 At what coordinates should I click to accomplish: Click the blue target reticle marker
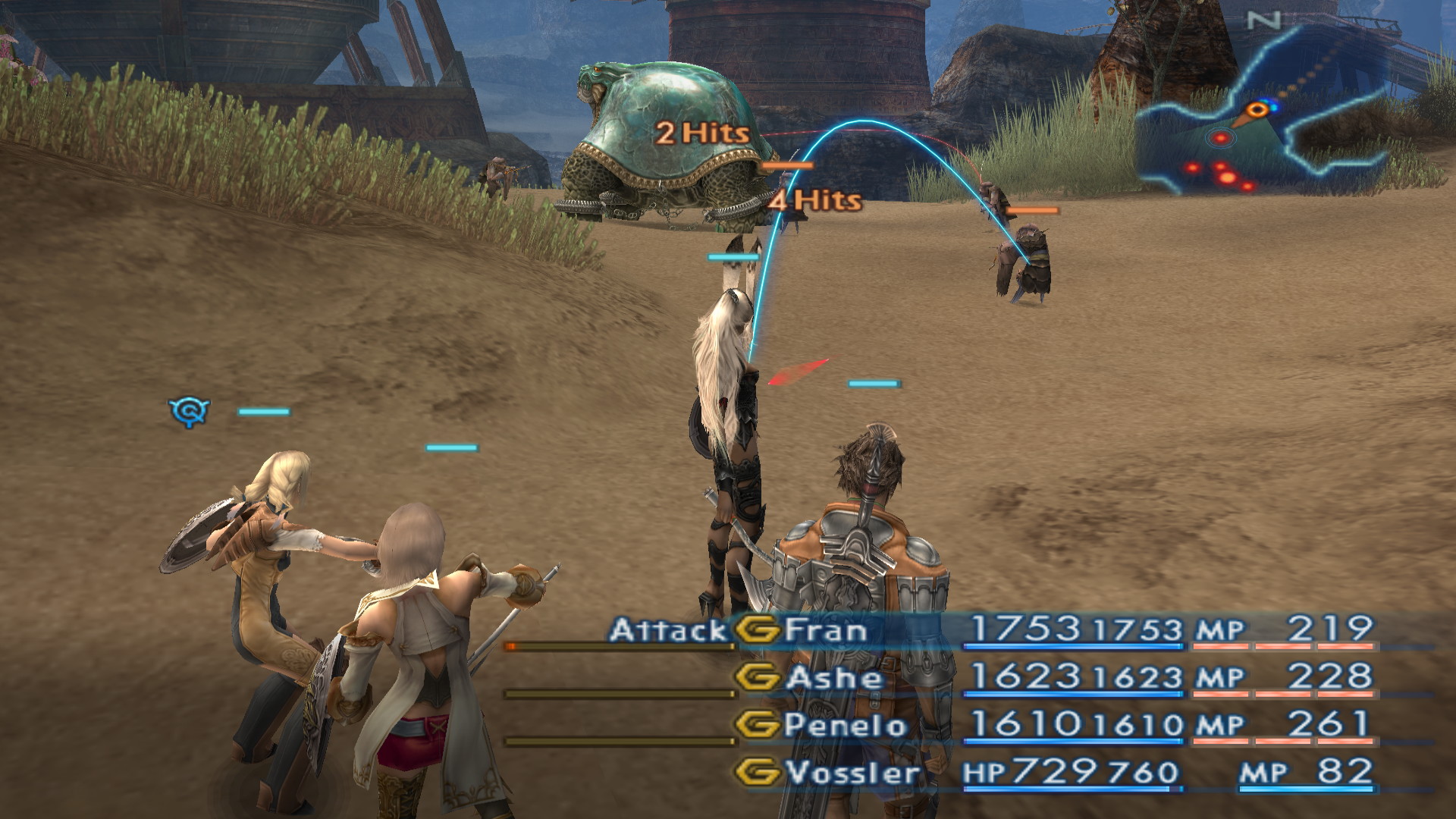(188, 412)
